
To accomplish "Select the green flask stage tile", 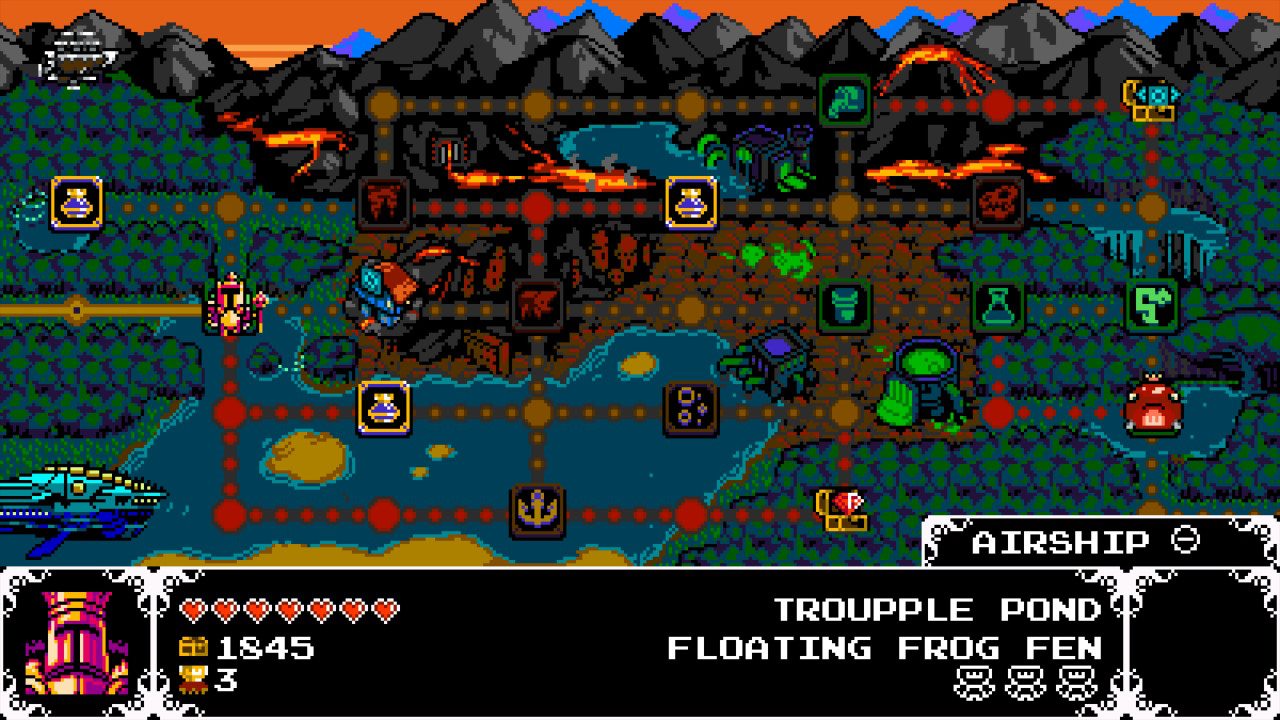I will click(x=998, y=305).
